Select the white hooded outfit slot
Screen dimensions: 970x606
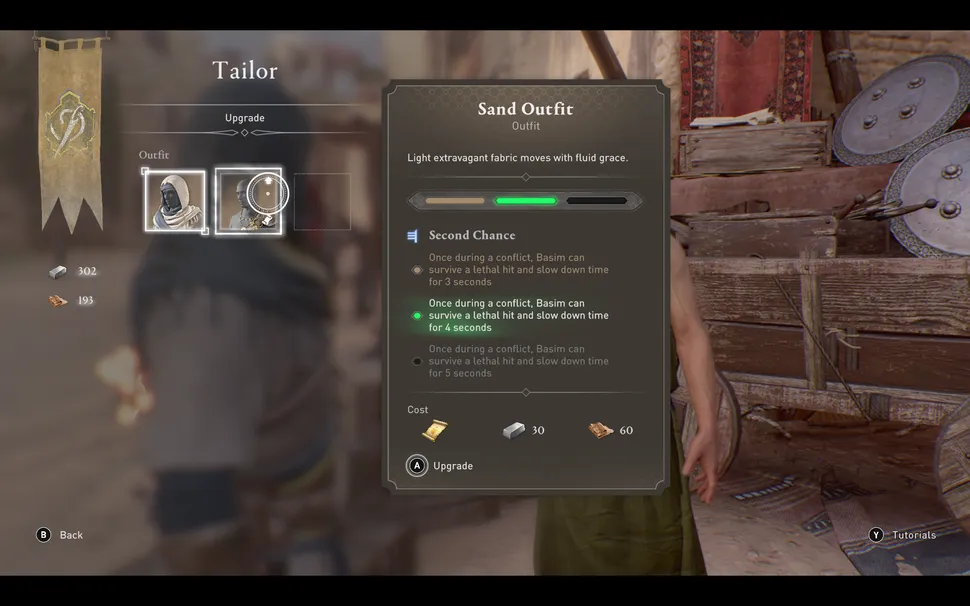click(175, 202)
